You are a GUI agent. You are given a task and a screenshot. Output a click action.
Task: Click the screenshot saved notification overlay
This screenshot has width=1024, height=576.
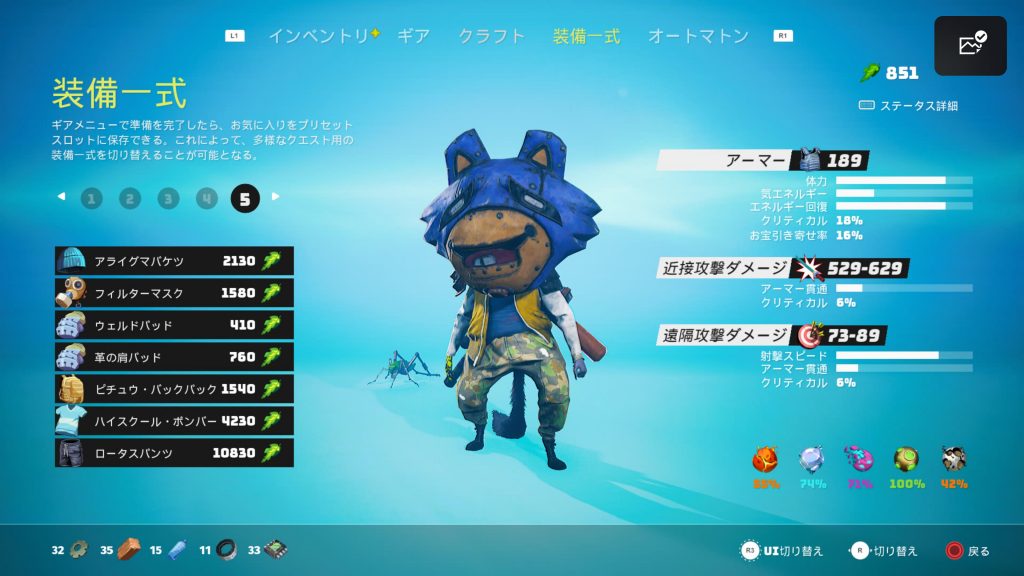click(970, 46)
